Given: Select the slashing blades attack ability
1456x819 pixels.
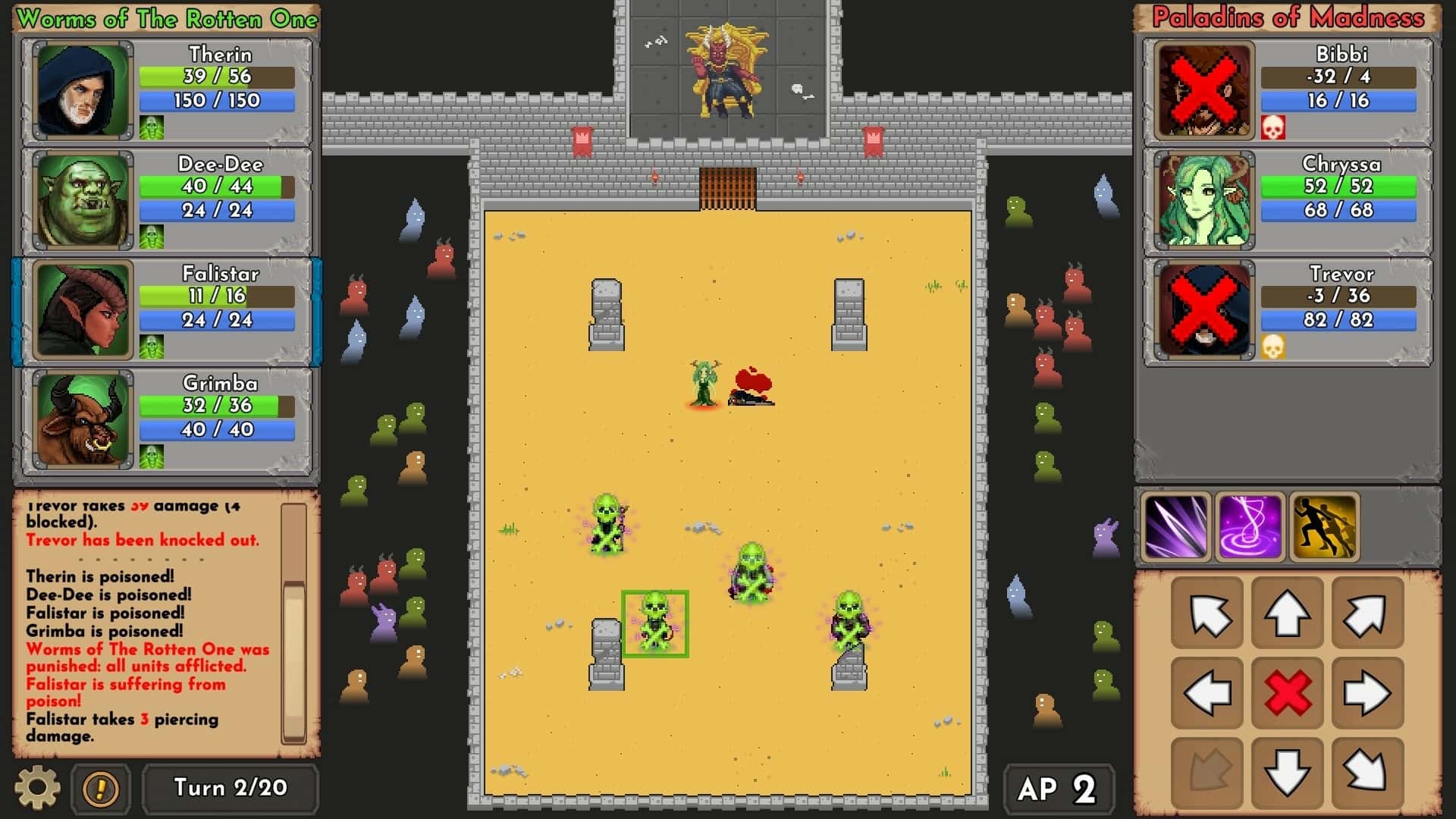Looking at the screenshot, I should (1174, 526).
